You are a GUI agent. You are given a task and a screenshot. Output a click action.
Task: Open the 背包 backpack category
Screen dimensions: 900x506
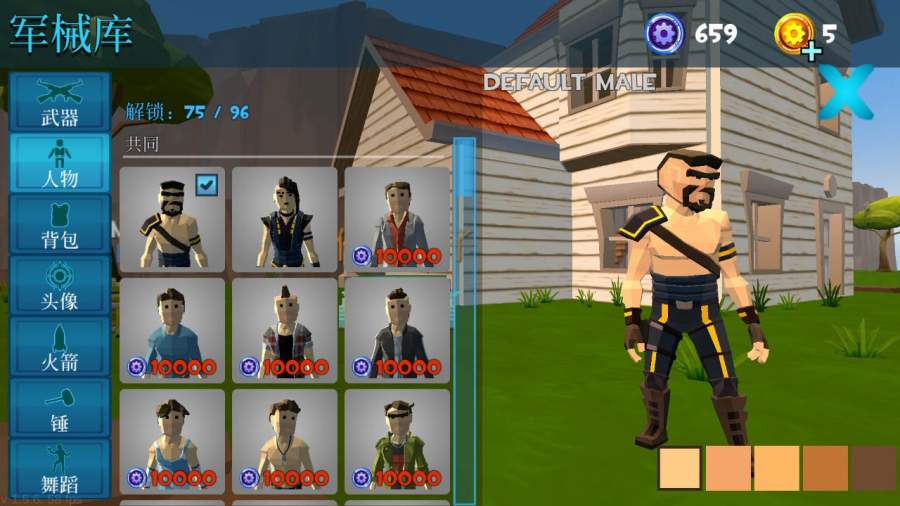[59, 224]
